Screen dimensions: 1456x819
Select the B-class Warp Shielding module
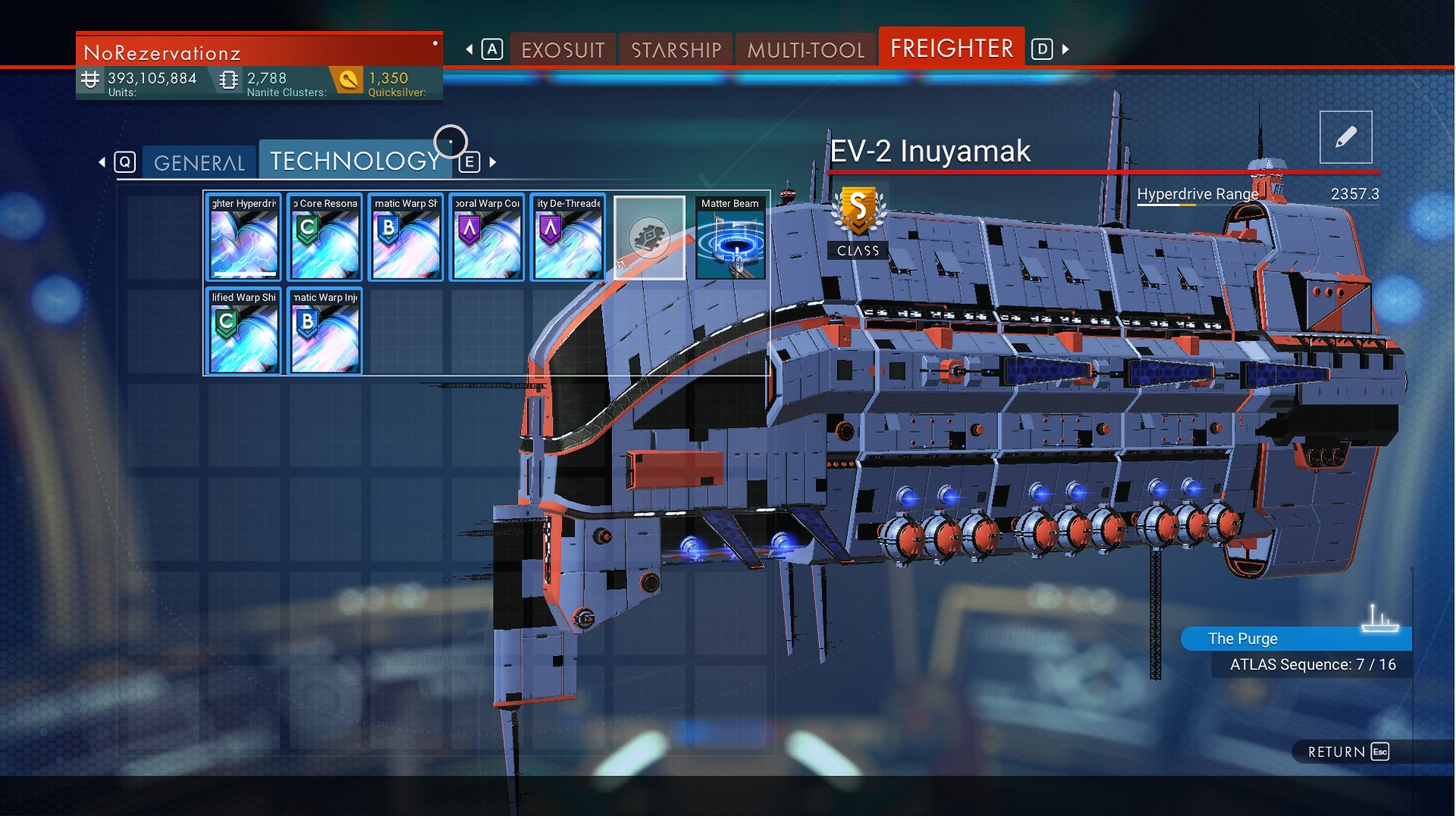[x=406, y=237]
